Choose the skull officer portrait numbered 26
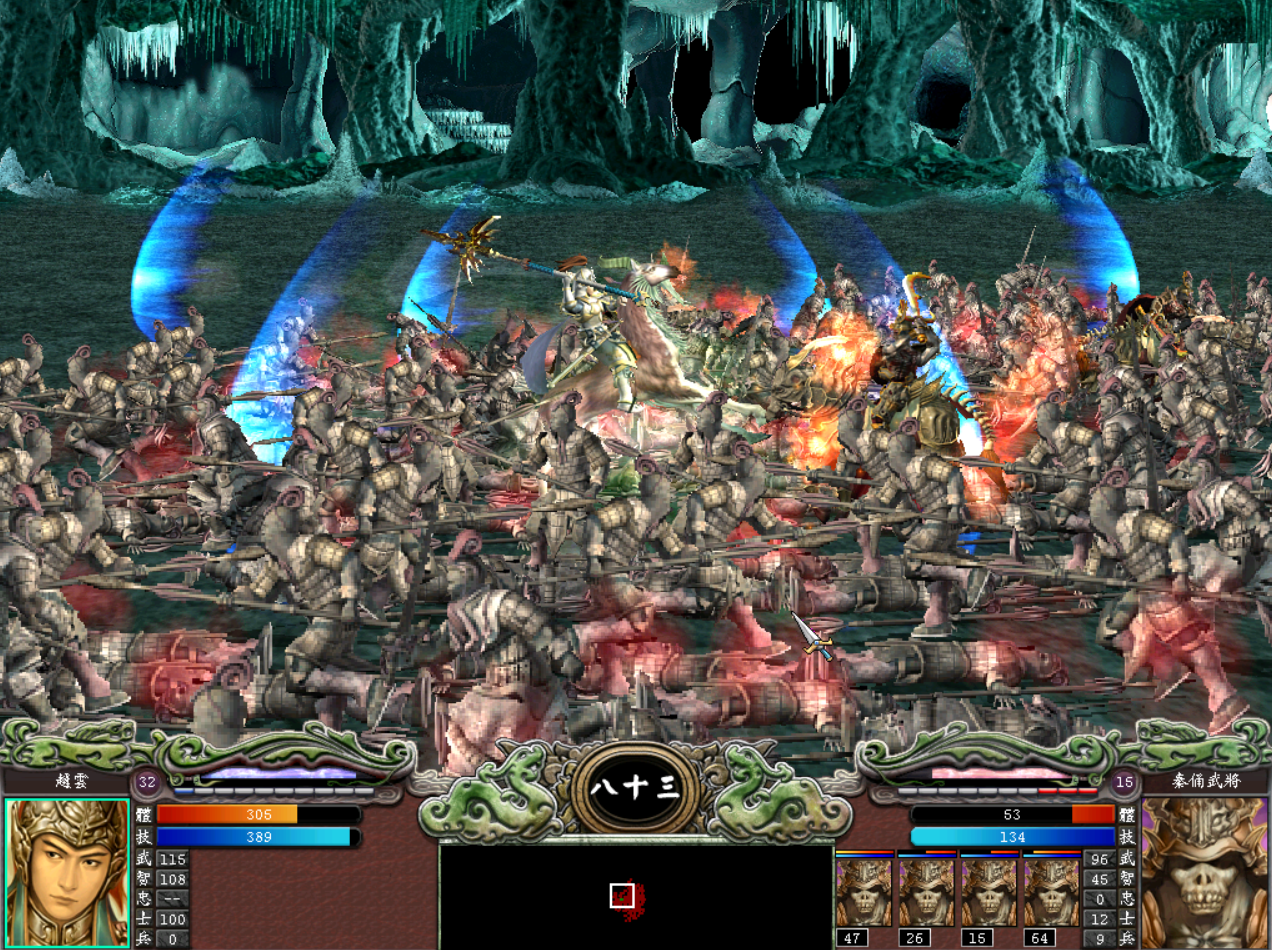 [x=926, y=891]
